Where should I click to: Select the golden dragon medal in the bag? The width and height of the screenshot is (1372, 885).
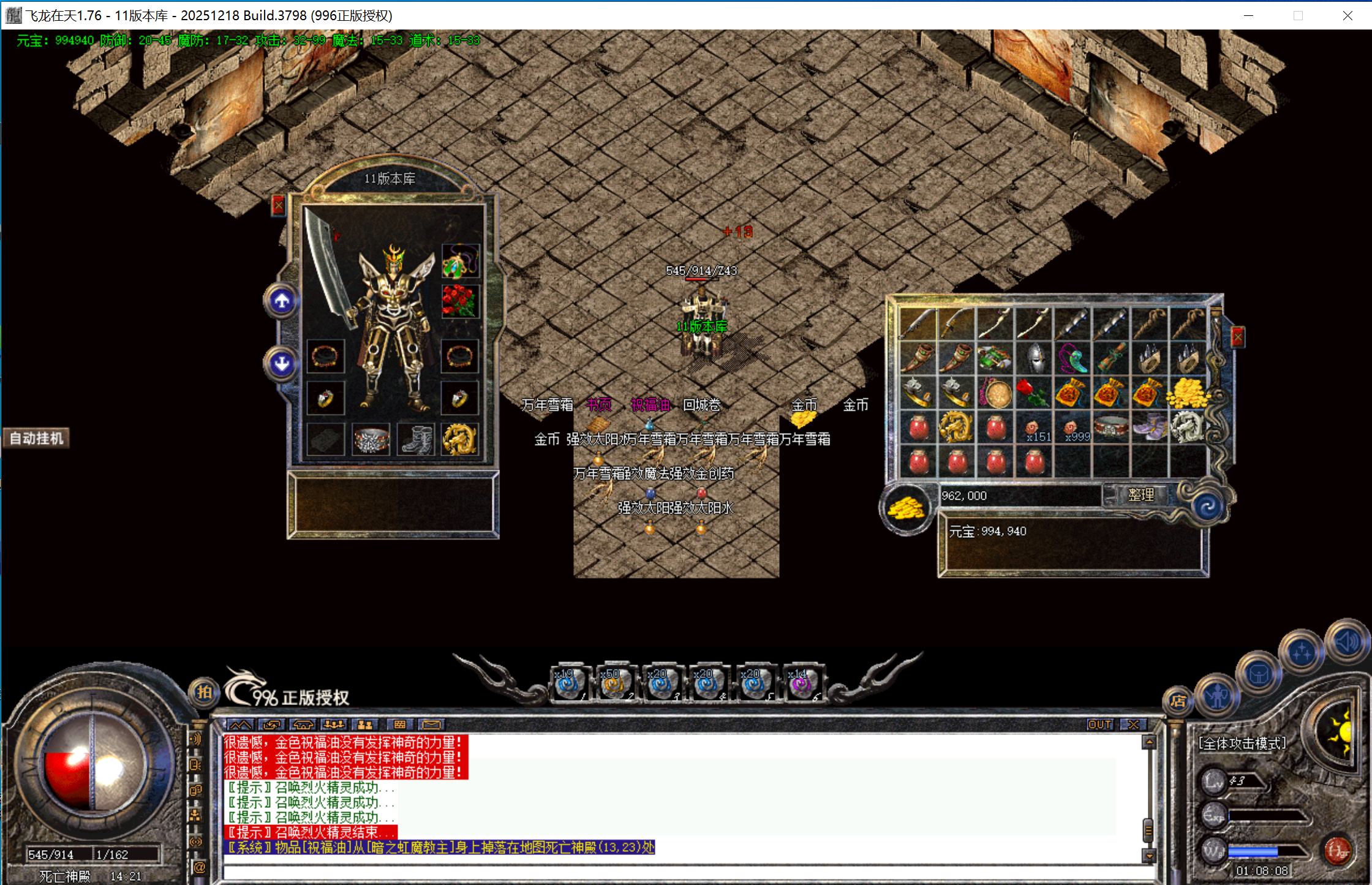(957, 427)
